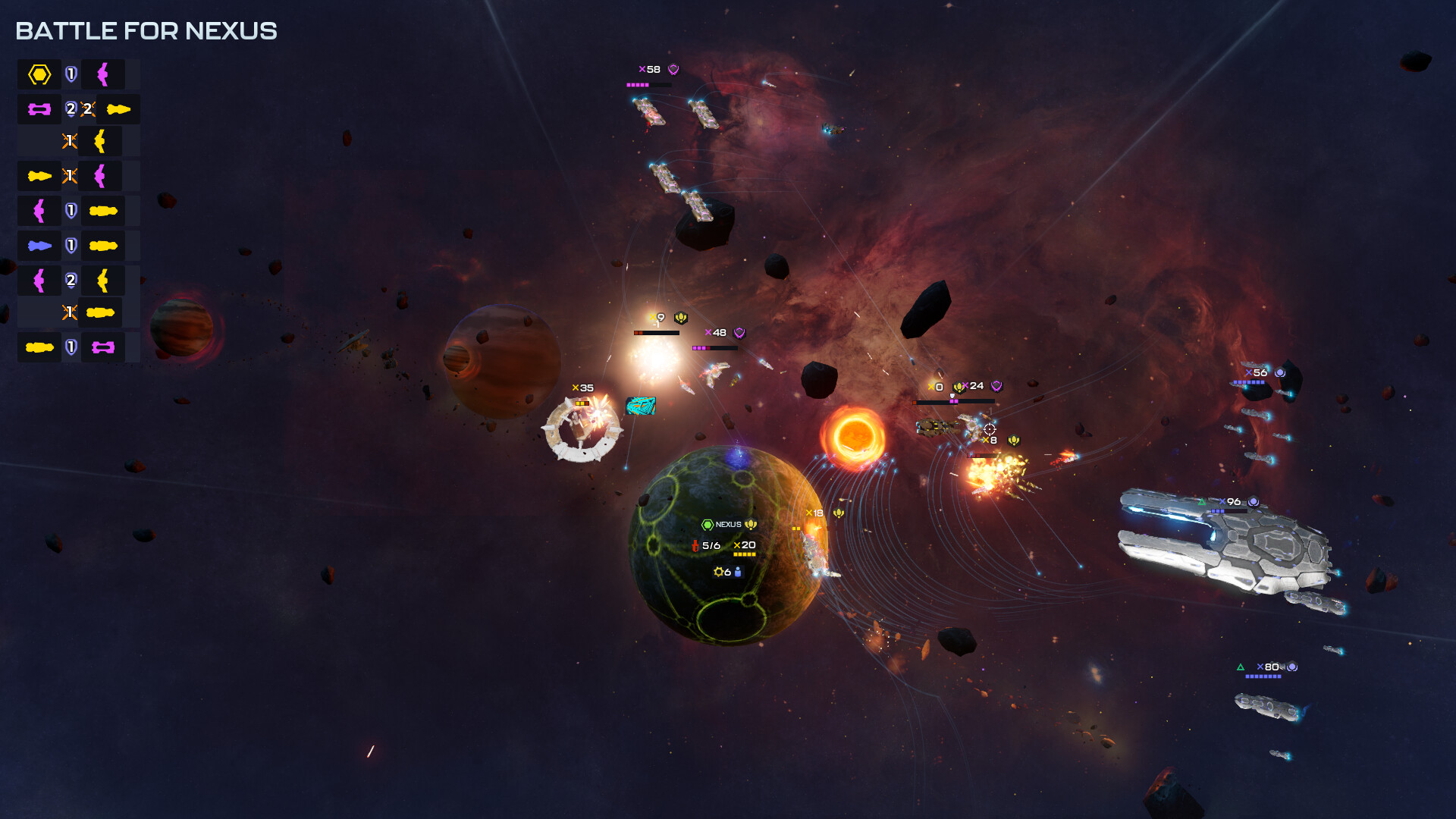This screenshot has width=1456, height=819.
Task: Click the yellow gunship silhouette in the bottom log entry
Action: [39, 347]
